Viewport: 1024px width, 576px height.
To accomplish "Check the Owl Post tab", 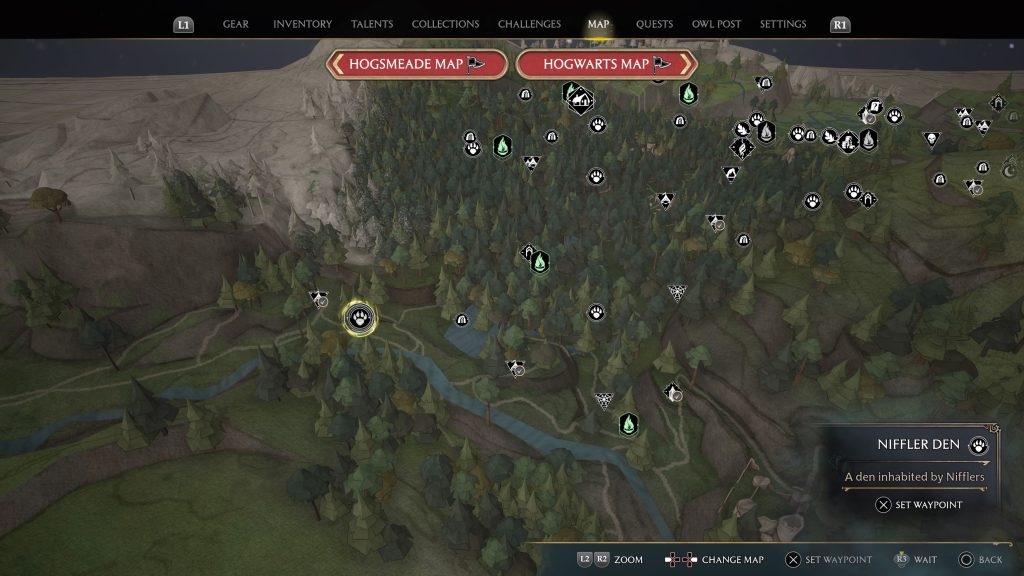I will coord(716,24).
